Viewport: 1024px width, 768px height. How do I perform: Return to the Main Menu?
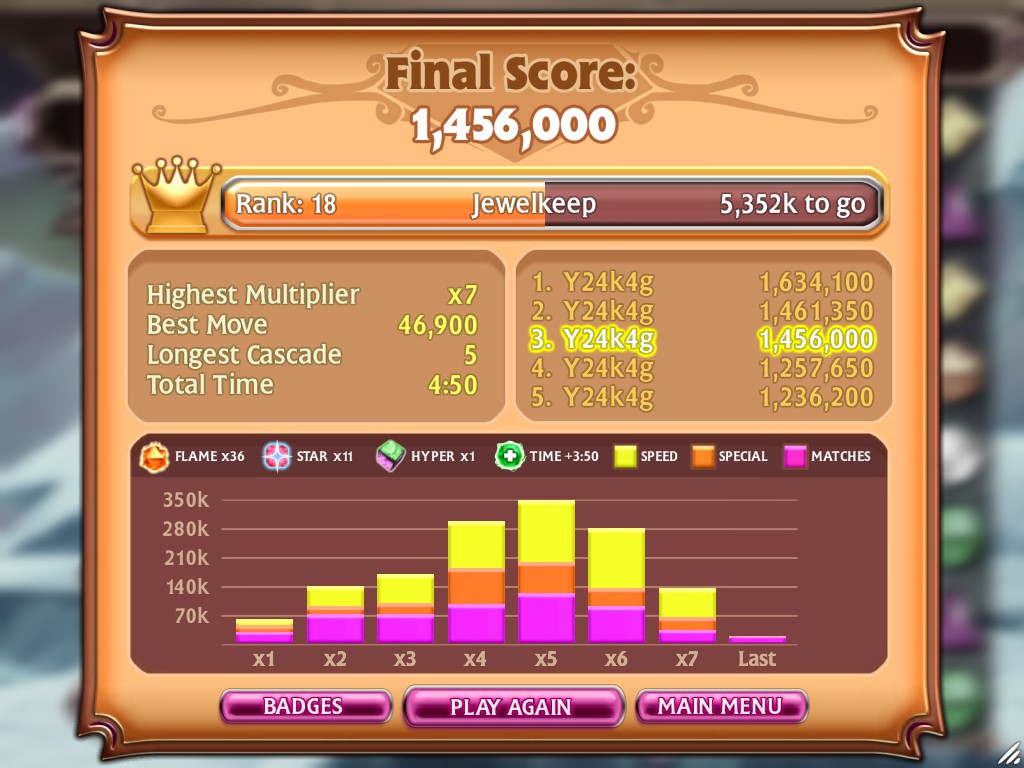pos(720,706)
